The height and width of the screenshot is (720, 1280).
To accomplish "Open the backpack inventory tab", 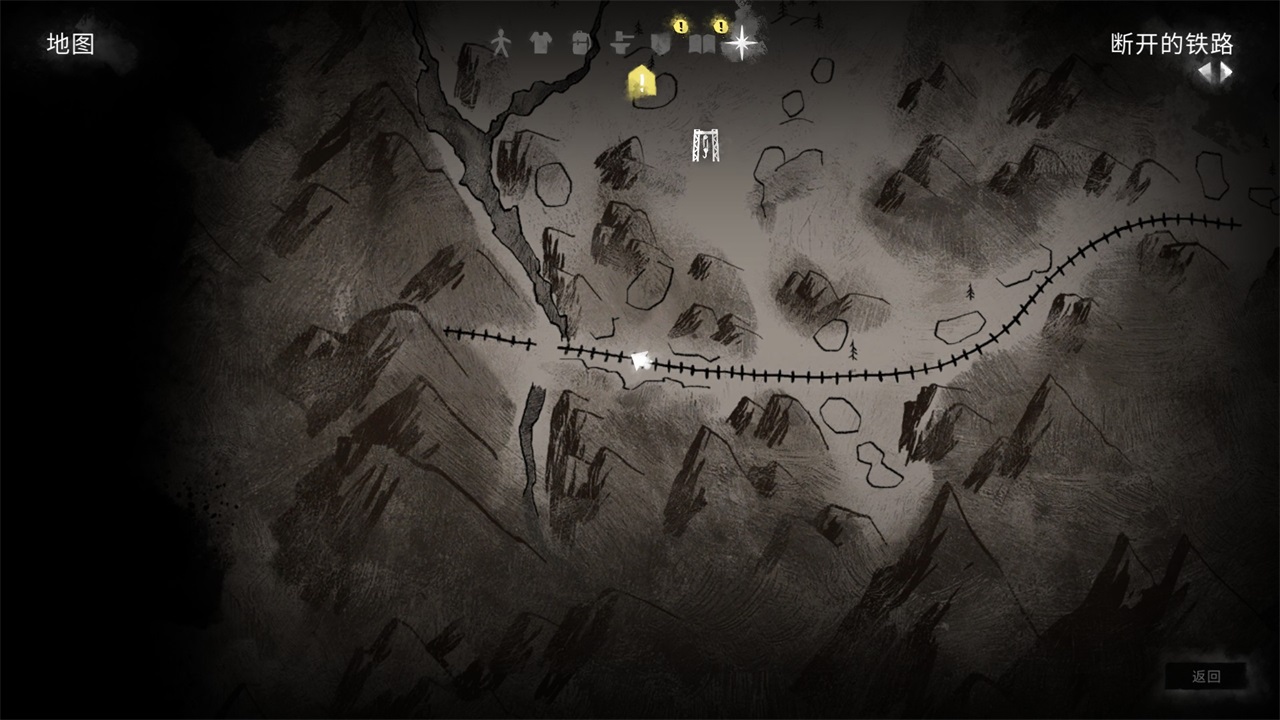I will click(x=580, y=43).
